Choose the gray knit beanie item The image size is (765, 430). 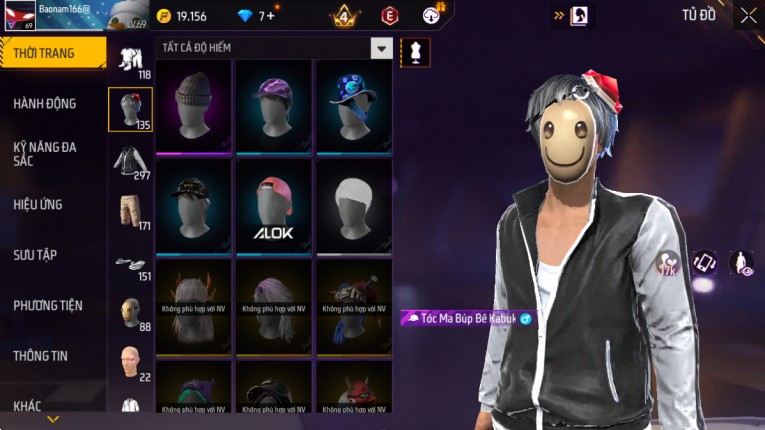click(x=194, y=106)
